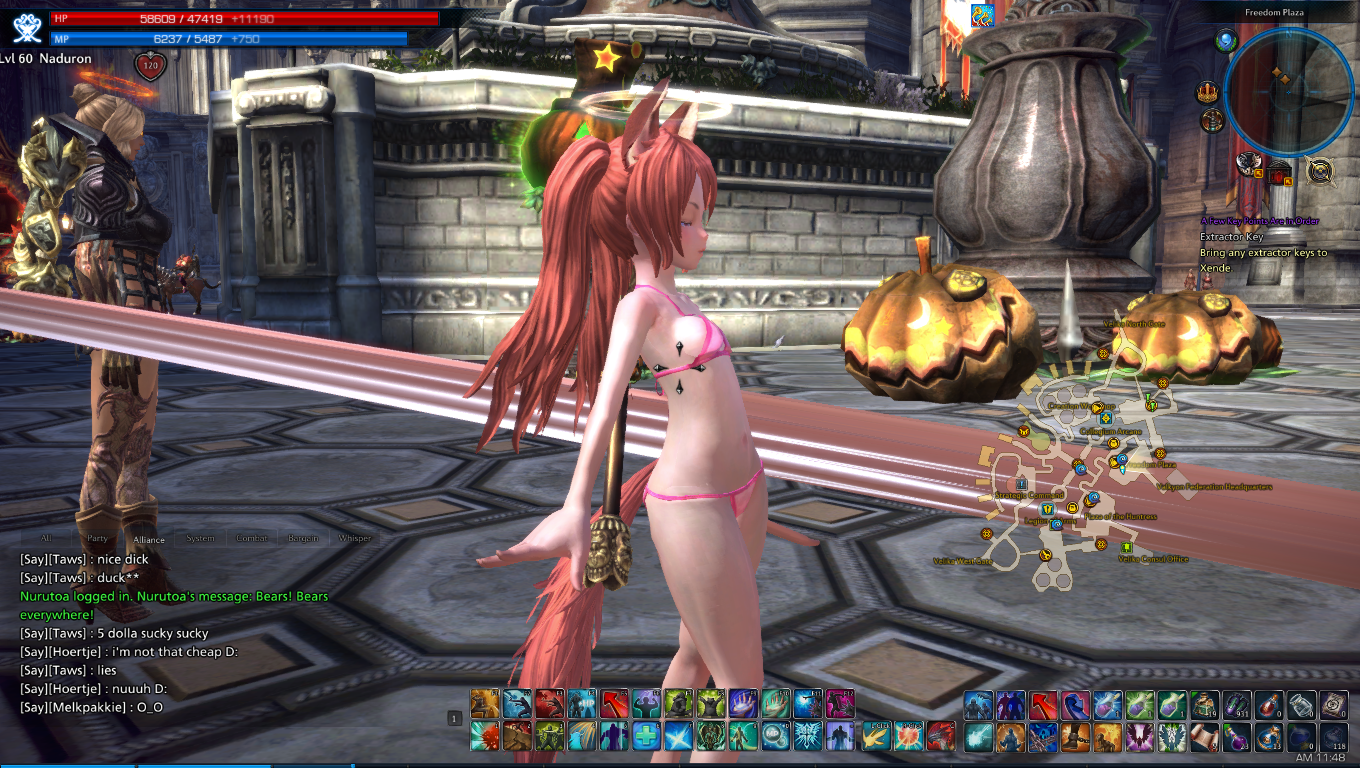This screenshot has height=768, width=1360.
Task: Open the Bargain chat tab
Action: point(303,539)
